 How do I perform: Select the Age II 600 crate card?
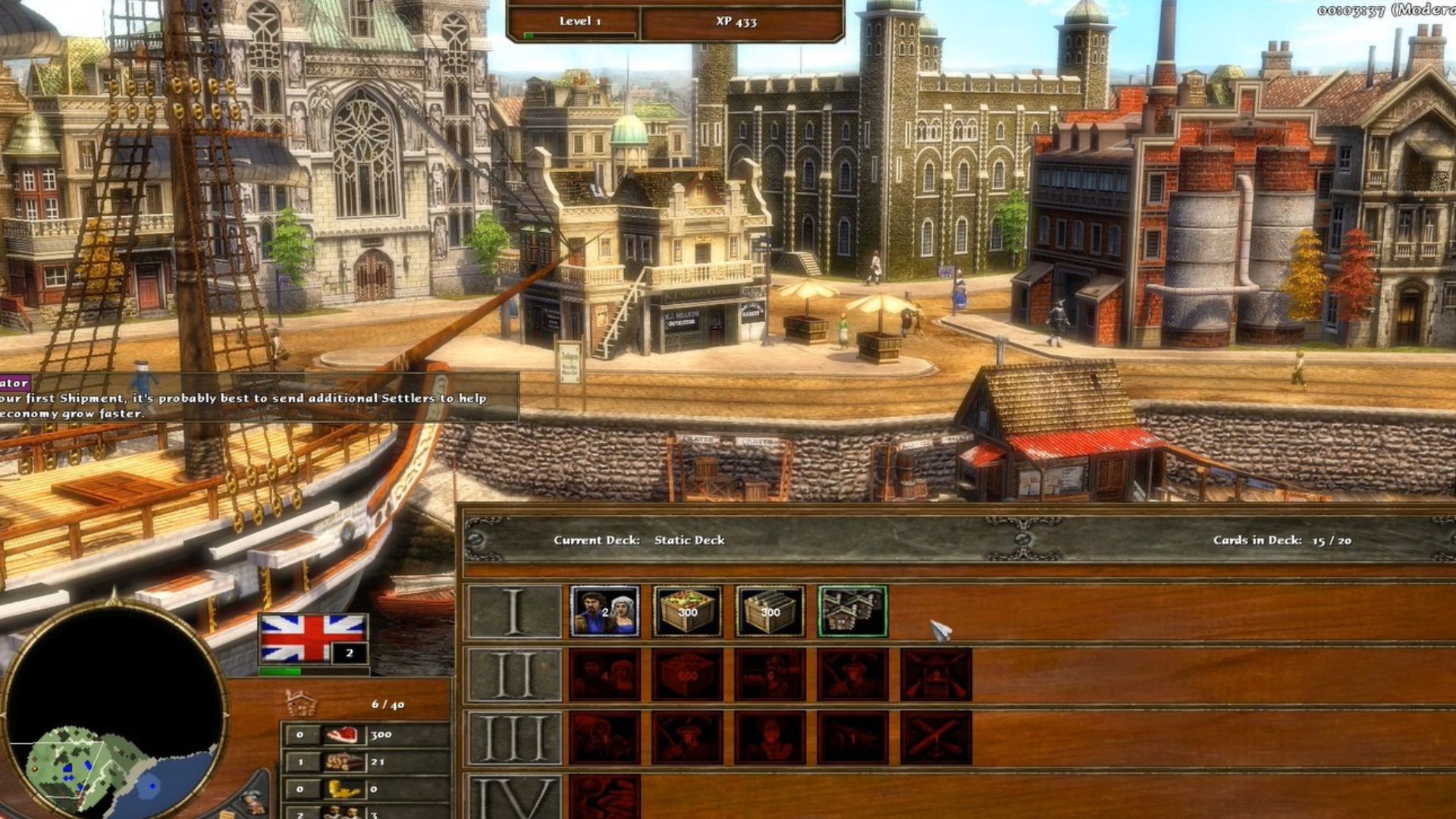[x=687, y=675]
